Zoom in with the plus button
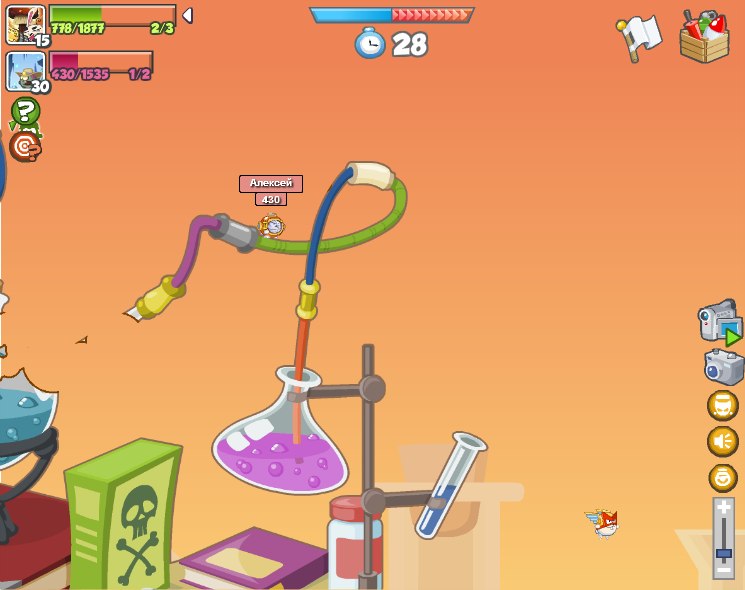The width and height of the screenshot is (745, 590). pyautogui.click(x=723, y=508)
